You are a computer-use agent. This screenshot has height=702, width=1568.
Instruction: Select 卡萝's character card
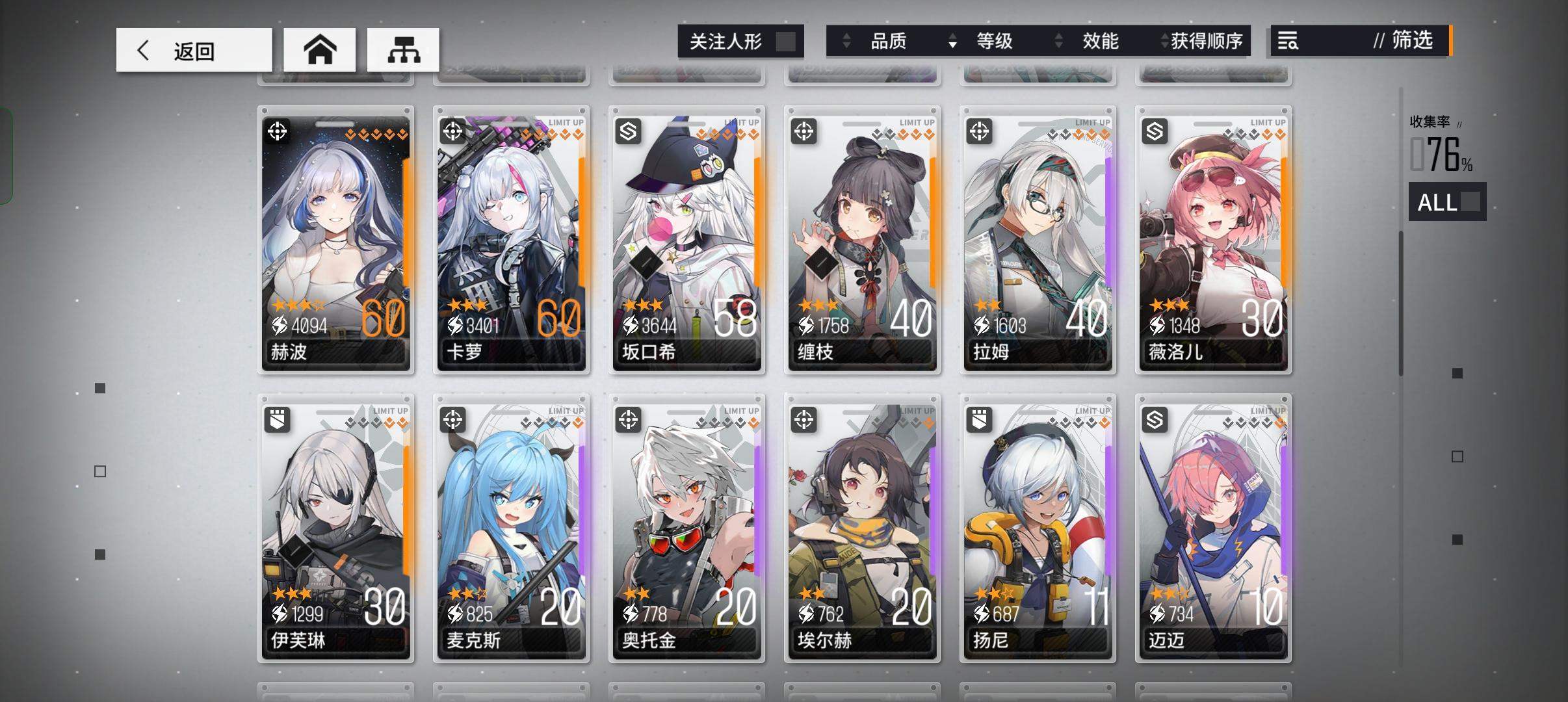tap(511, 240)
